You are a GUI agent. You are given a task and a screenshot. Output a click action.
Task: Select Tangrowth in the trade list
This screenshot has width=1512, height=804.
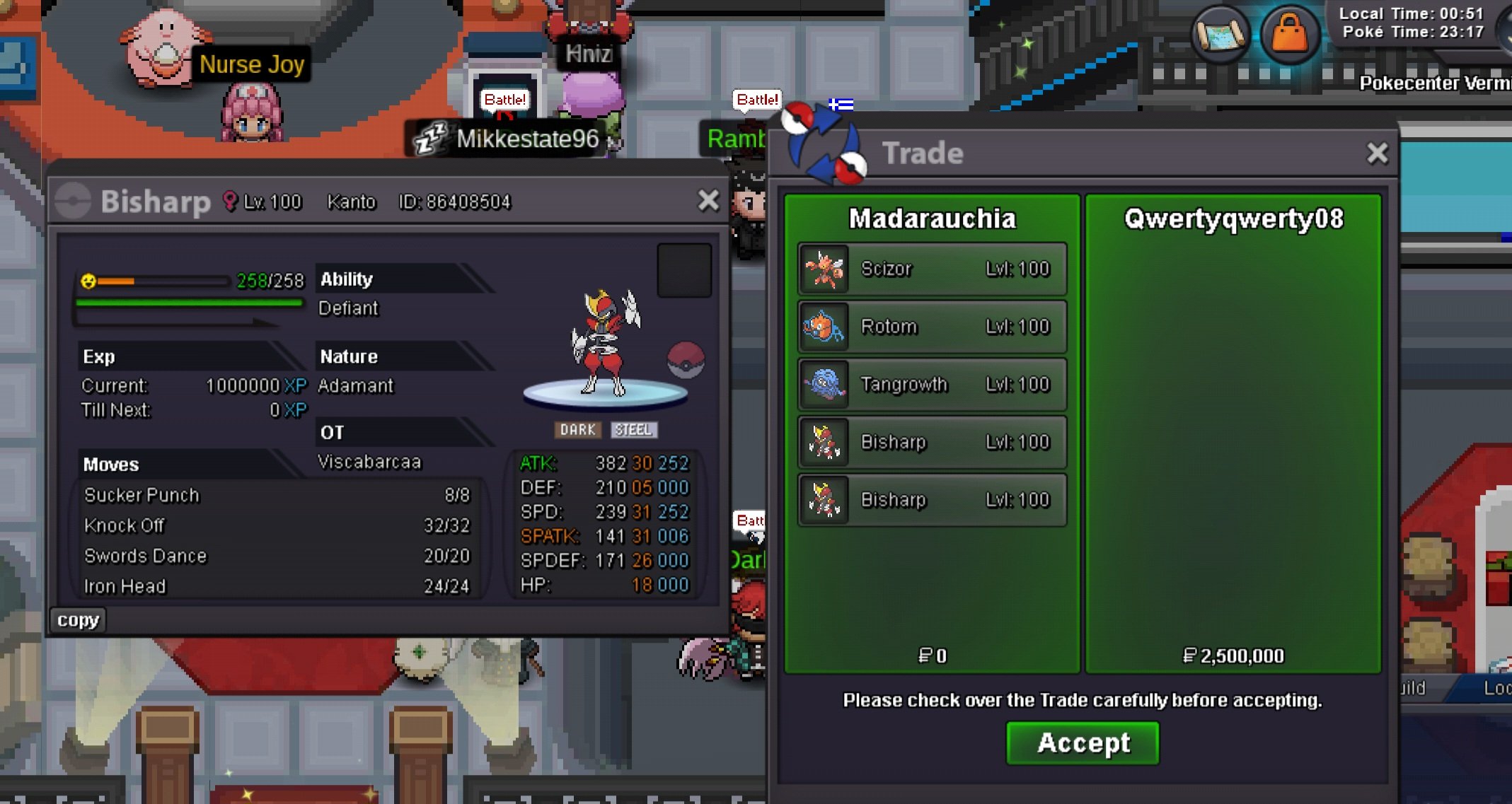click(932, 385)
